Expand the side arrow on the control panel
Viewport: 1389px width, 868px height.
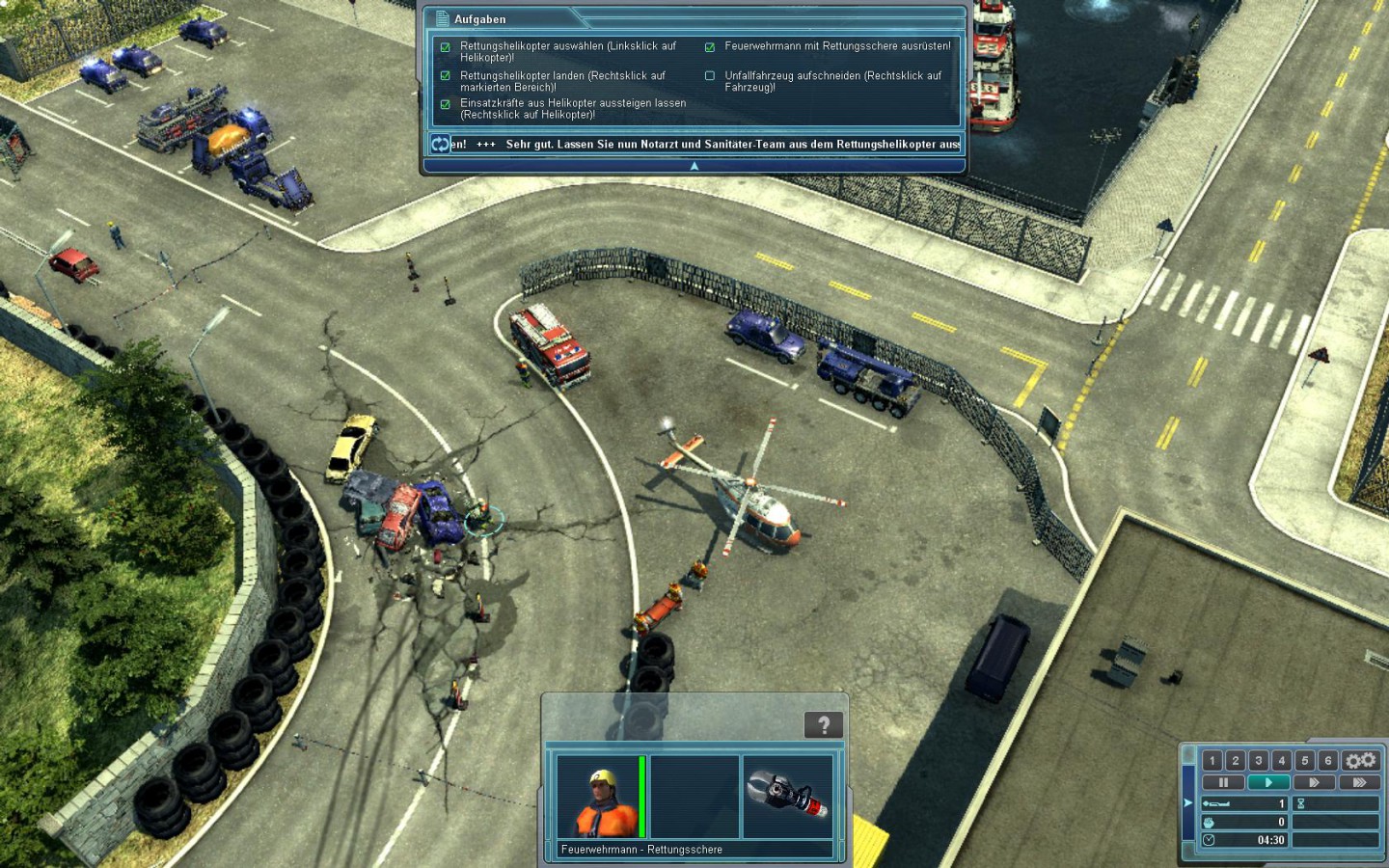1188,802
